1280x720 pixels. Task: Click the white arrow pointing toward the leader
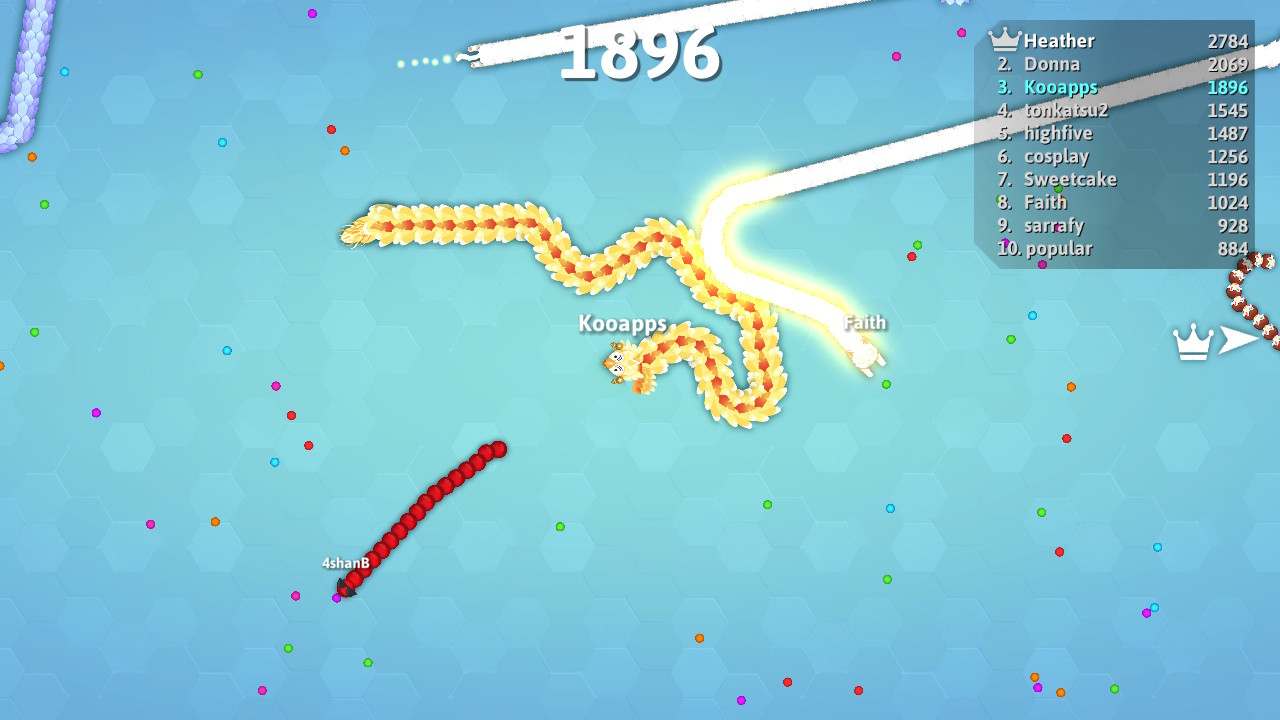coord(1240,338)
